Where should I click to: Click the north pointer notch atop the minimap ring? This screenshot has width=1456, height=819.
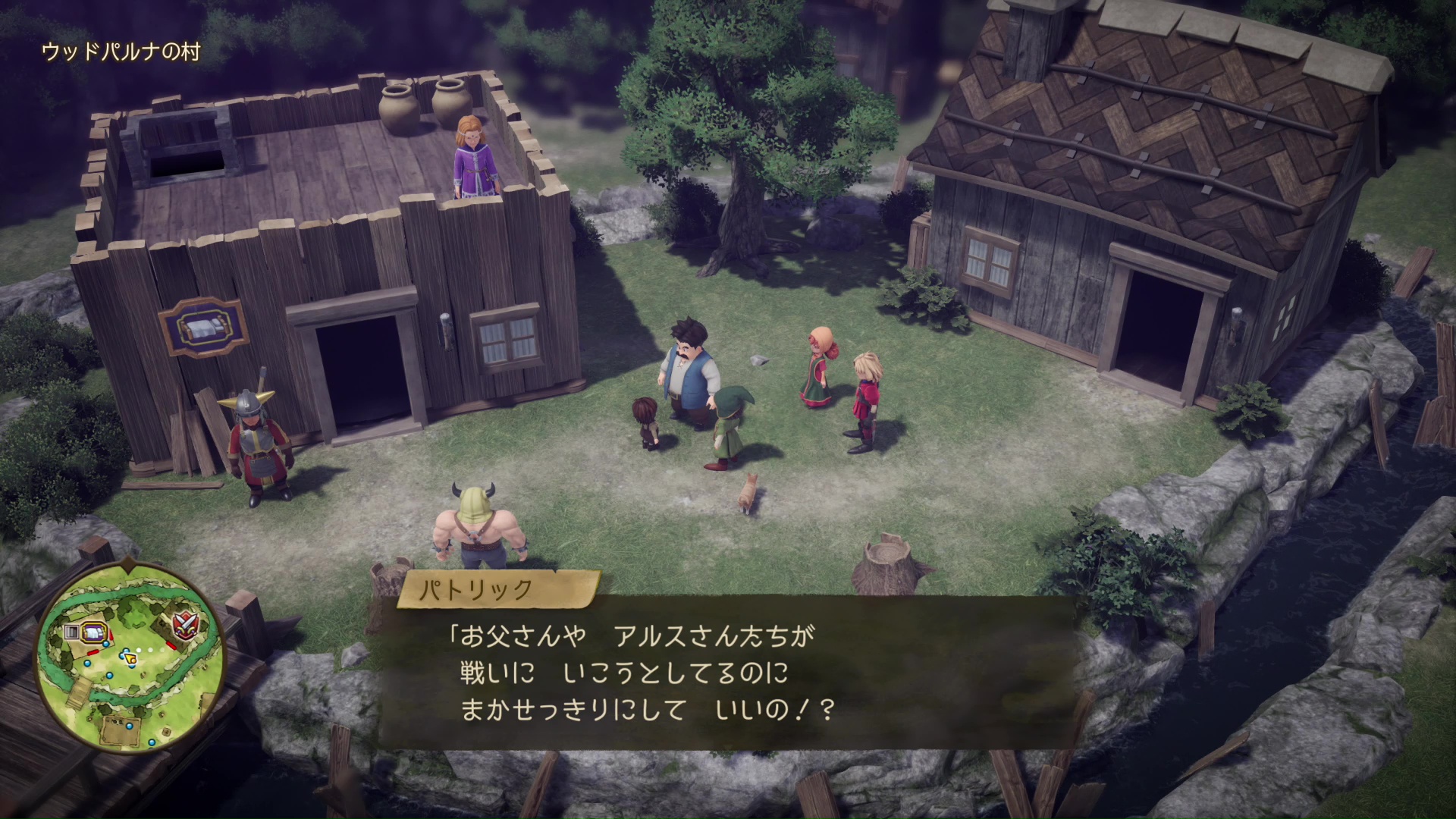128,567
